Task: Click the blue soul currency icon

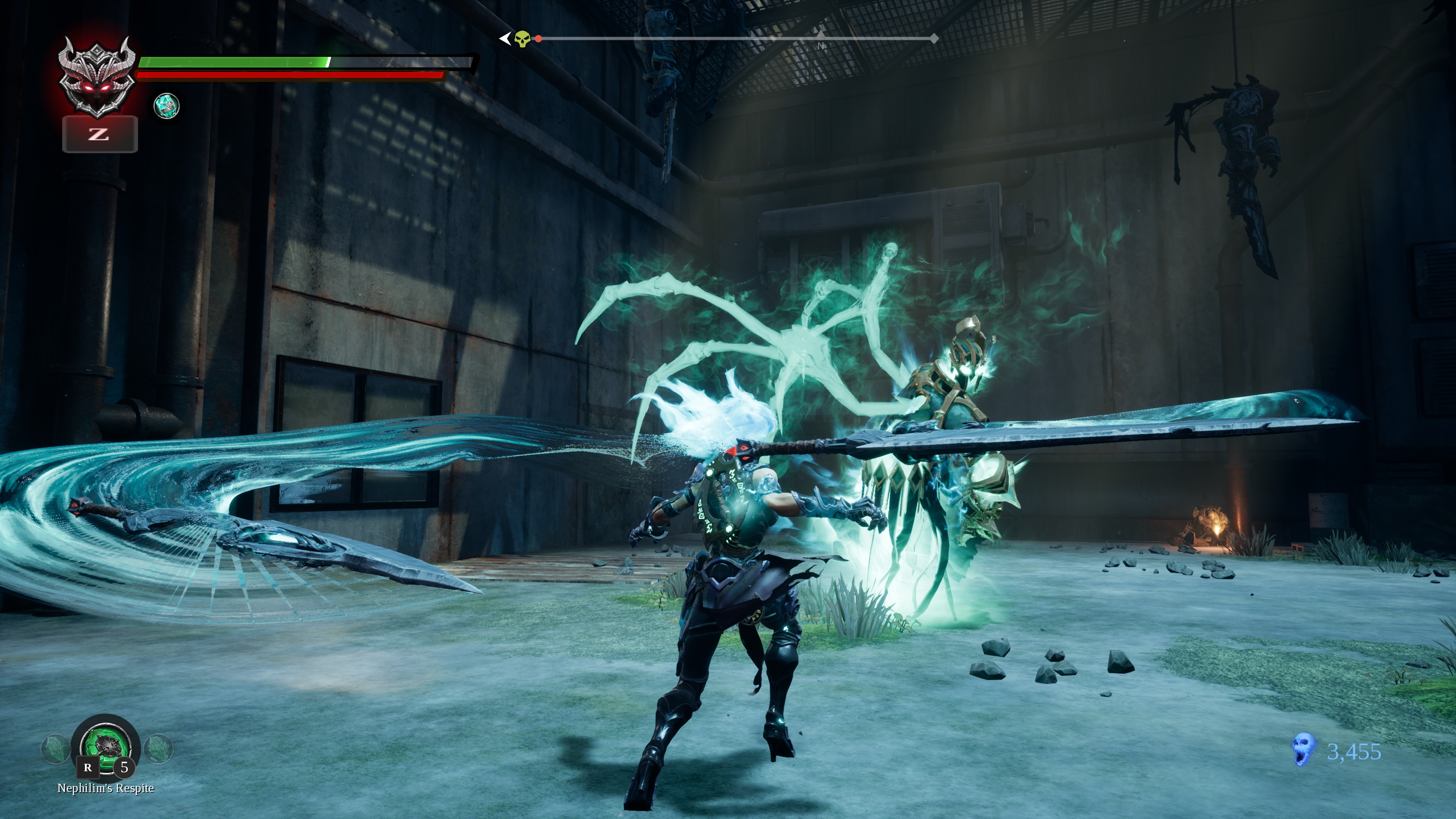Action: pos(1303,750)
